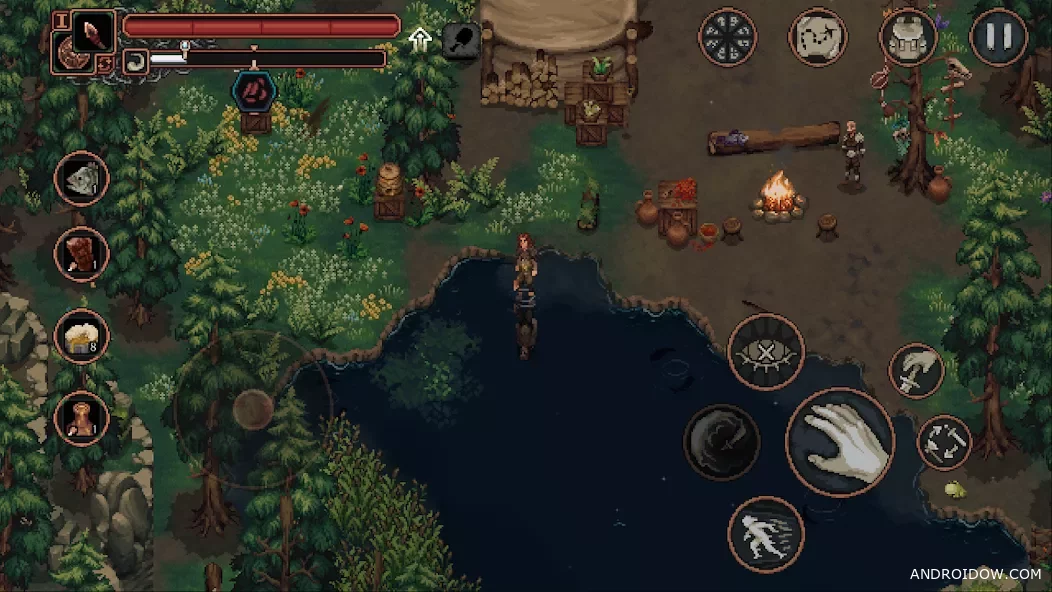The width and height of the screenshot is (1052, 592).
Task: Use the fish quick slot item
Action: (x=82, y=179)
